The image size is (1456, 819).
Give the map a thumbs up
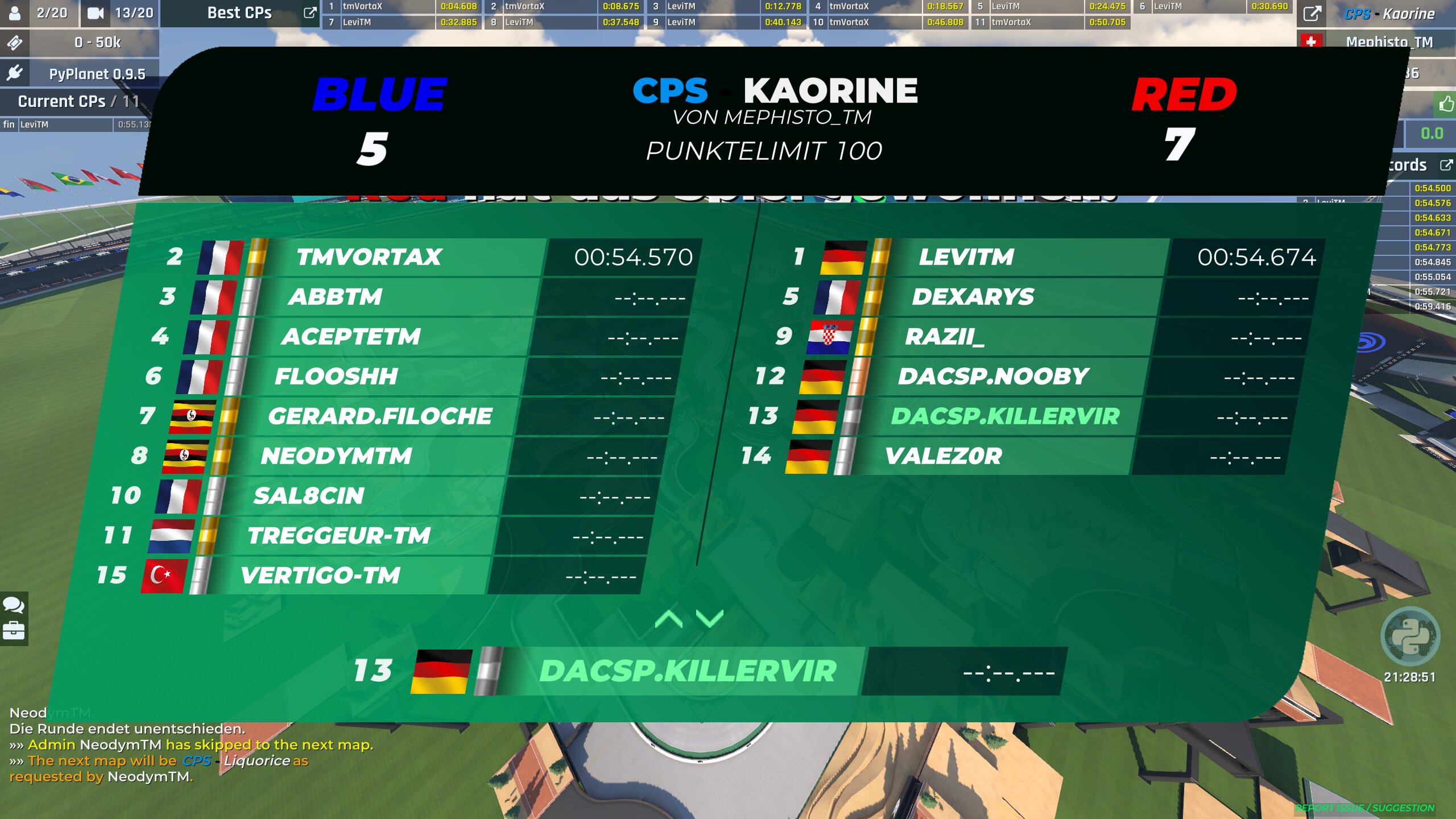pos(1446,104)
